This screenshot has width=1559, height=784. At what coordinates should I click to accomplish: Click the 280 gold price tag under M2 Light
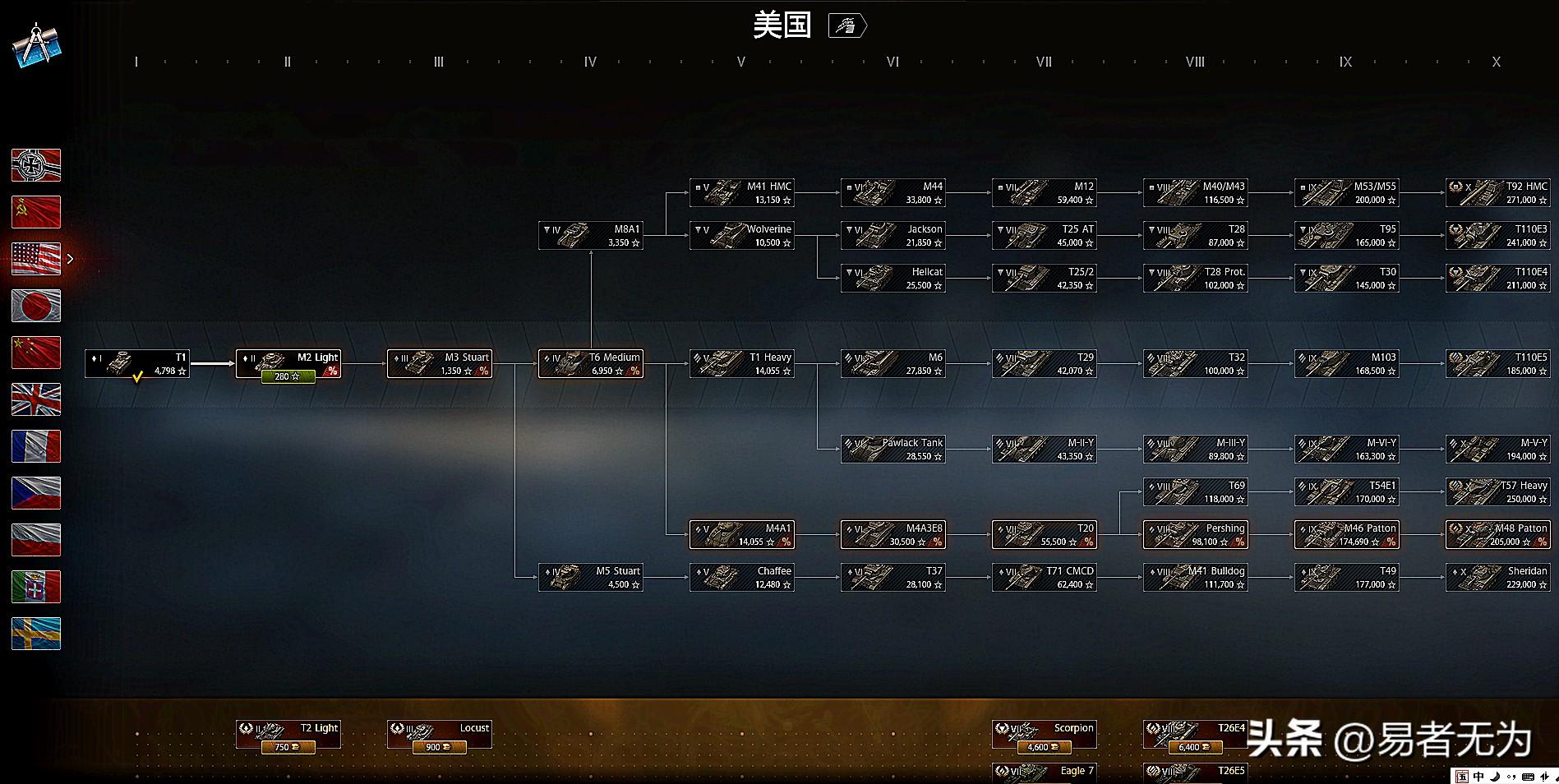pos(287,377)
